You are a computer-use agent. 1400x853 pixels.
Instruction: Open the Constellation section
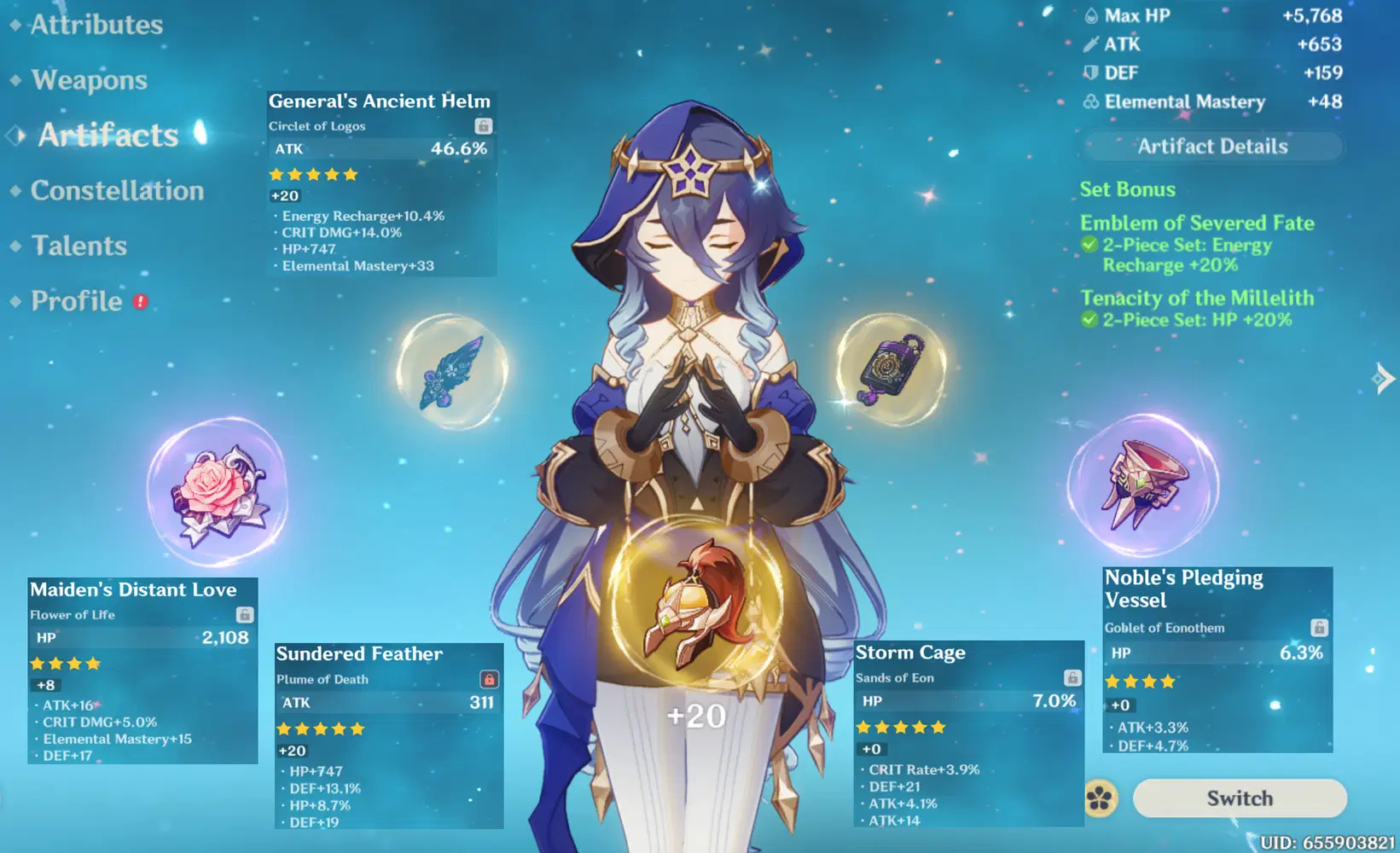point(116,191)
